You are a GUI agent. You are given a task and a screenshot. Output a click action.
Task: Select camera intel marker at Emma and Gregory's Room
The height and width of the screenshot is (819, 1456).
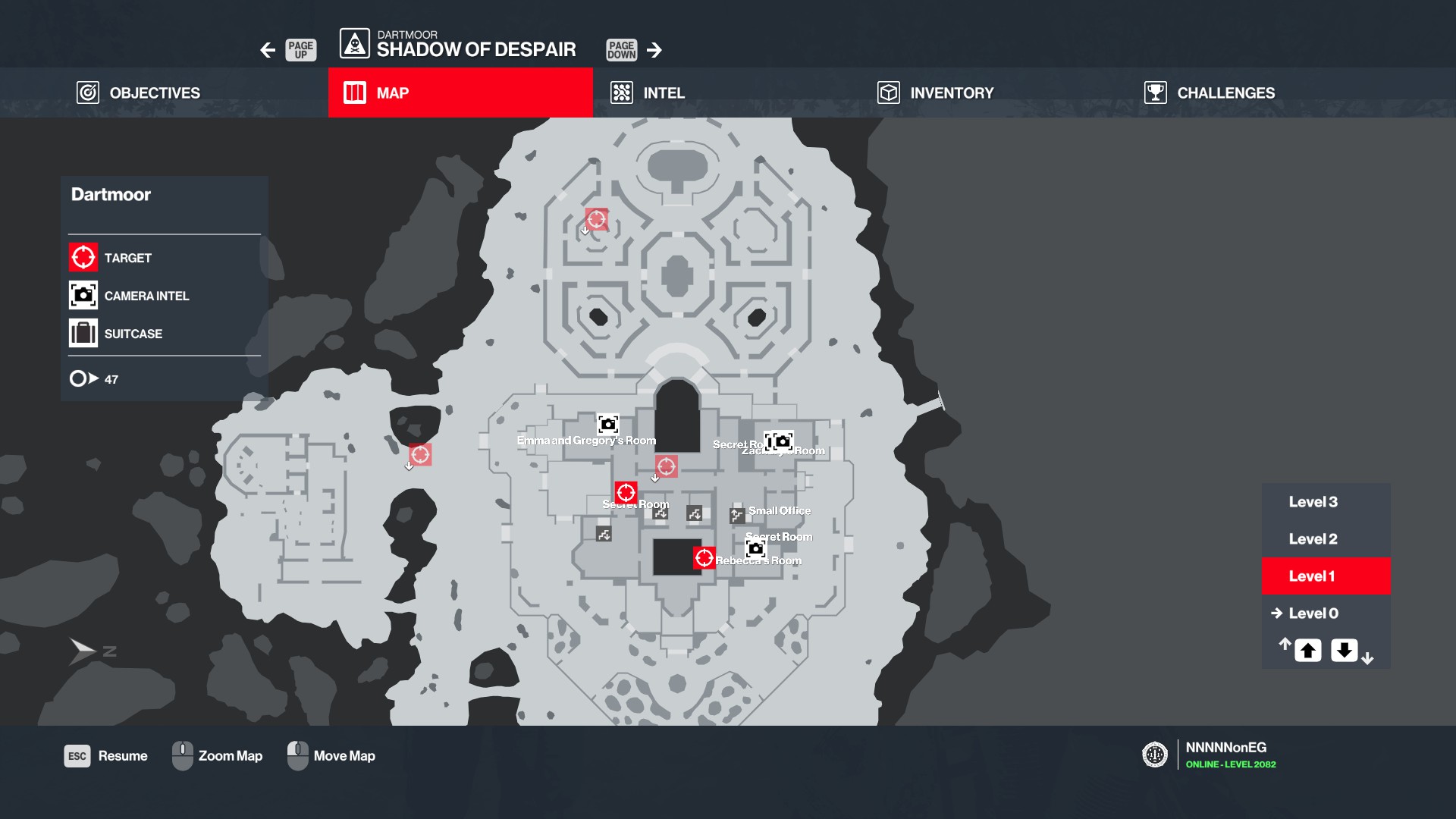608,424
